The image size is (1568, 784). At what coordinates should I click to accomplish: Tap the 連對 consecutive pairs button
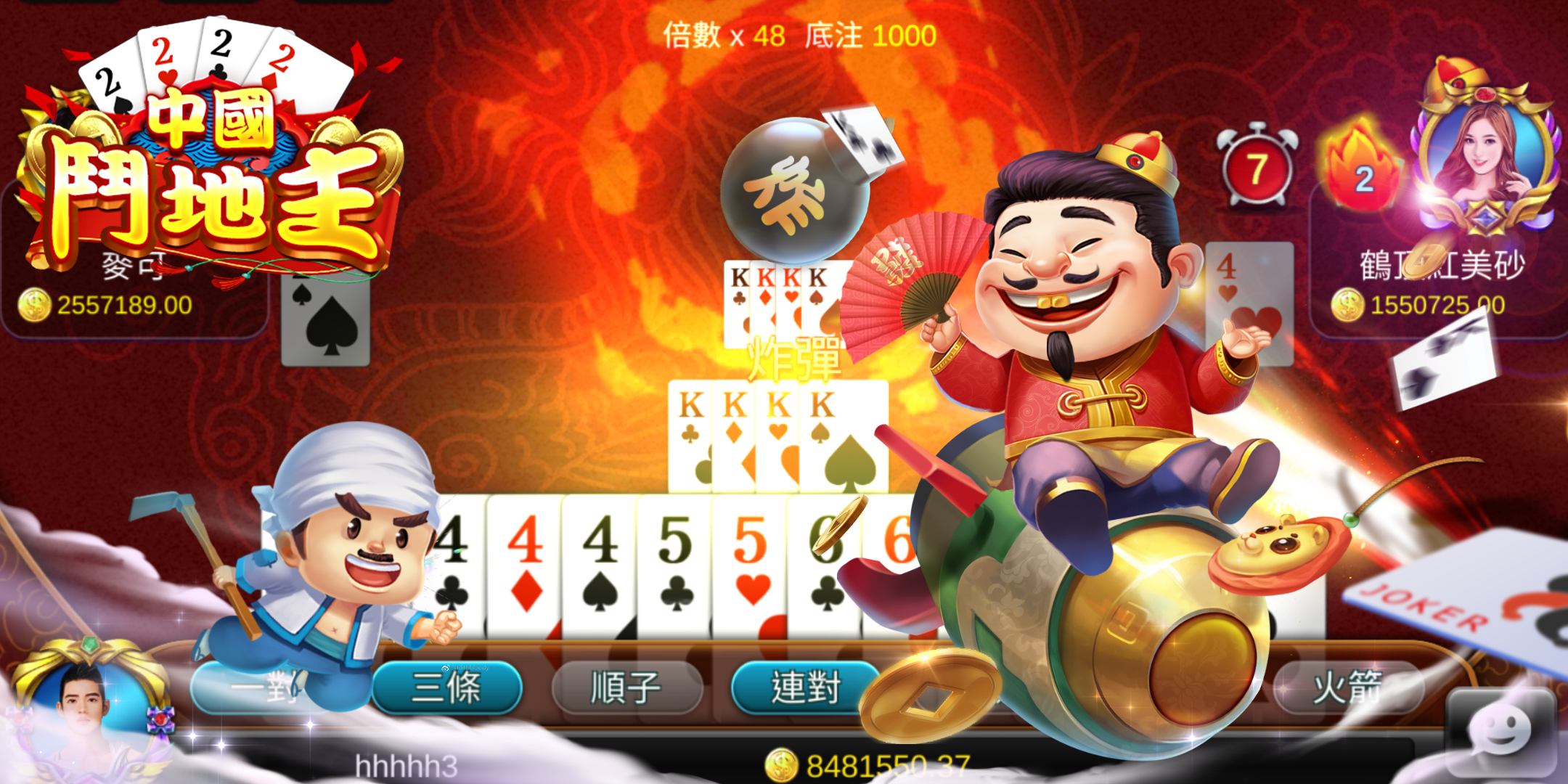click(804, 687)
